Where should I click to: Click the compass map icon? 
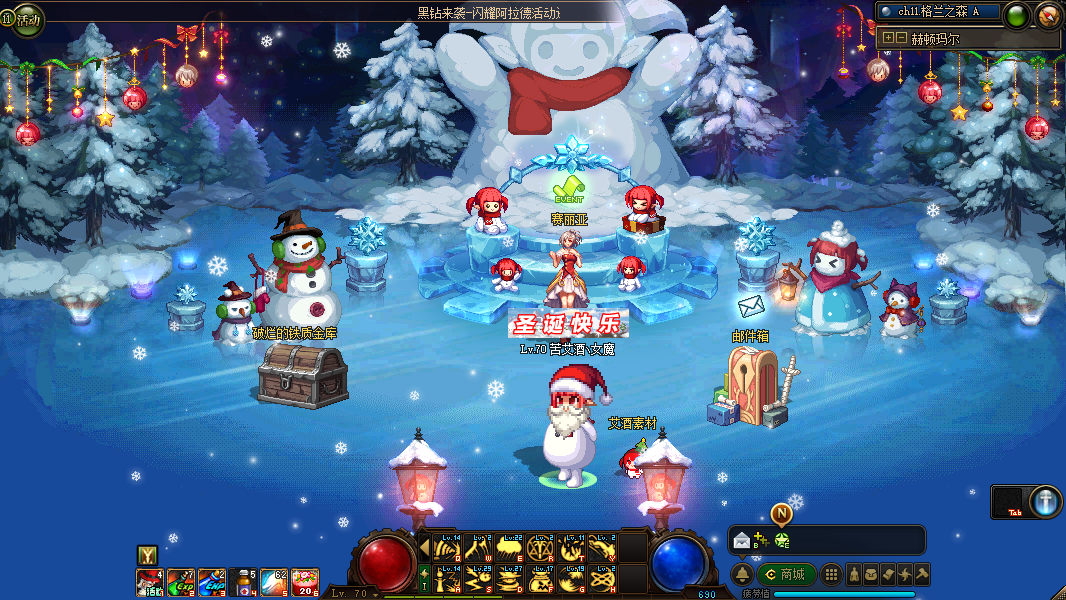(1048, 14)
